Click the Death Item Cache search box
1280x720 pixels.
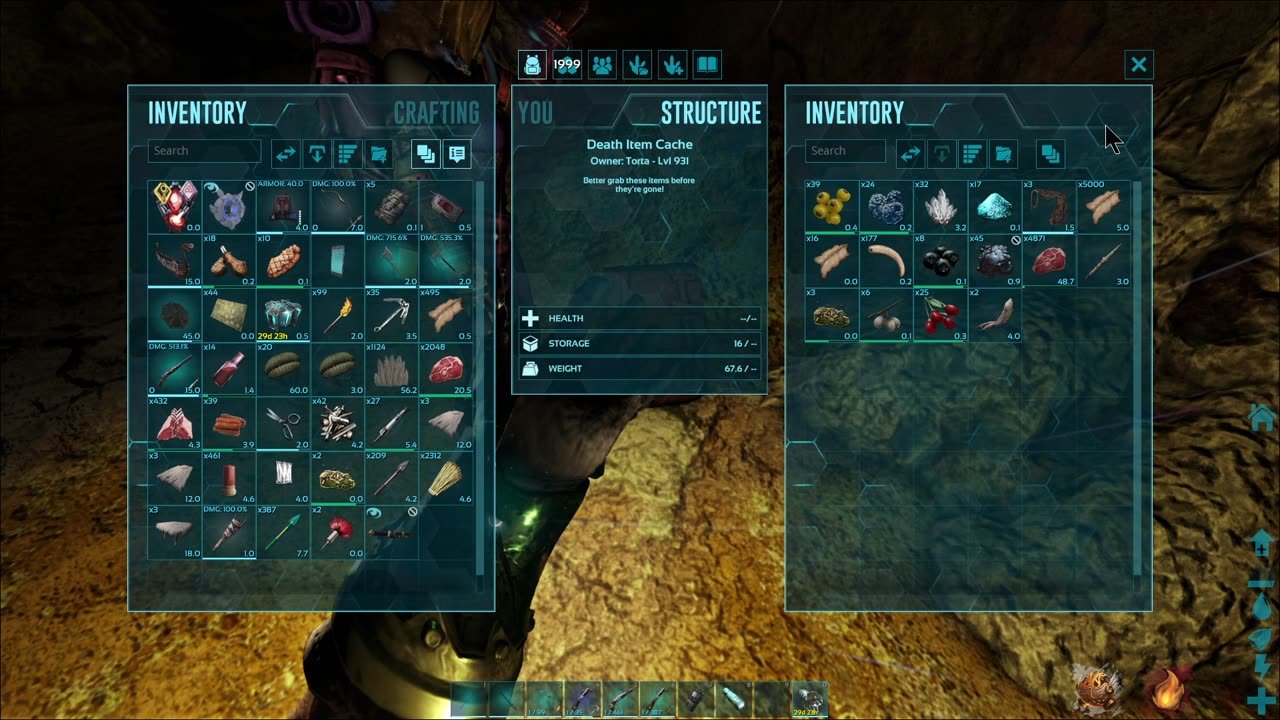point(845,151)
